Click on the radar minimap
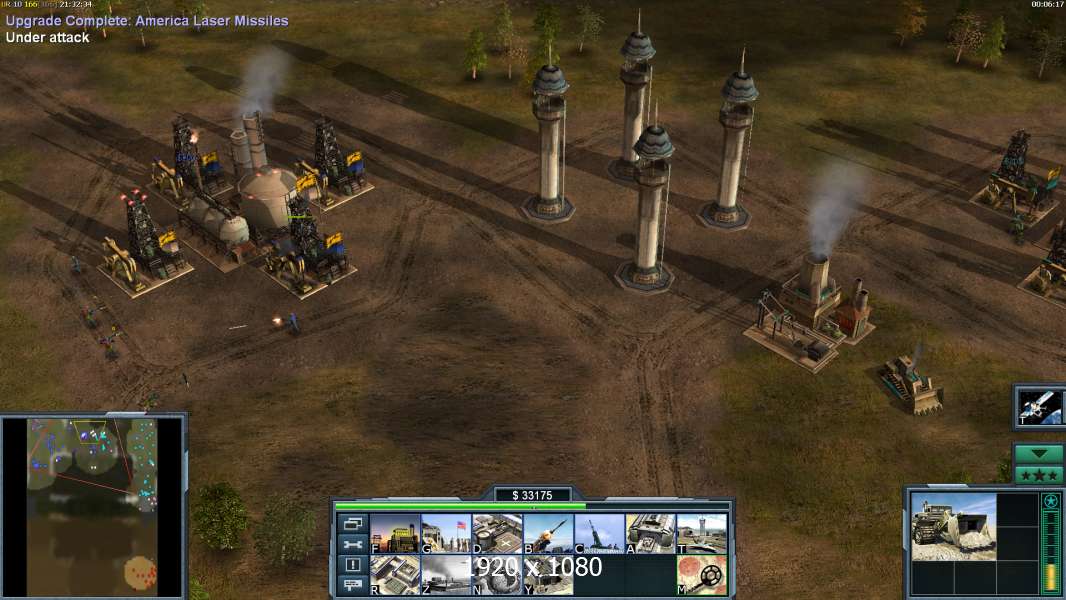The height and width of the screenshot is (600, 1066). tap(92, 507)
